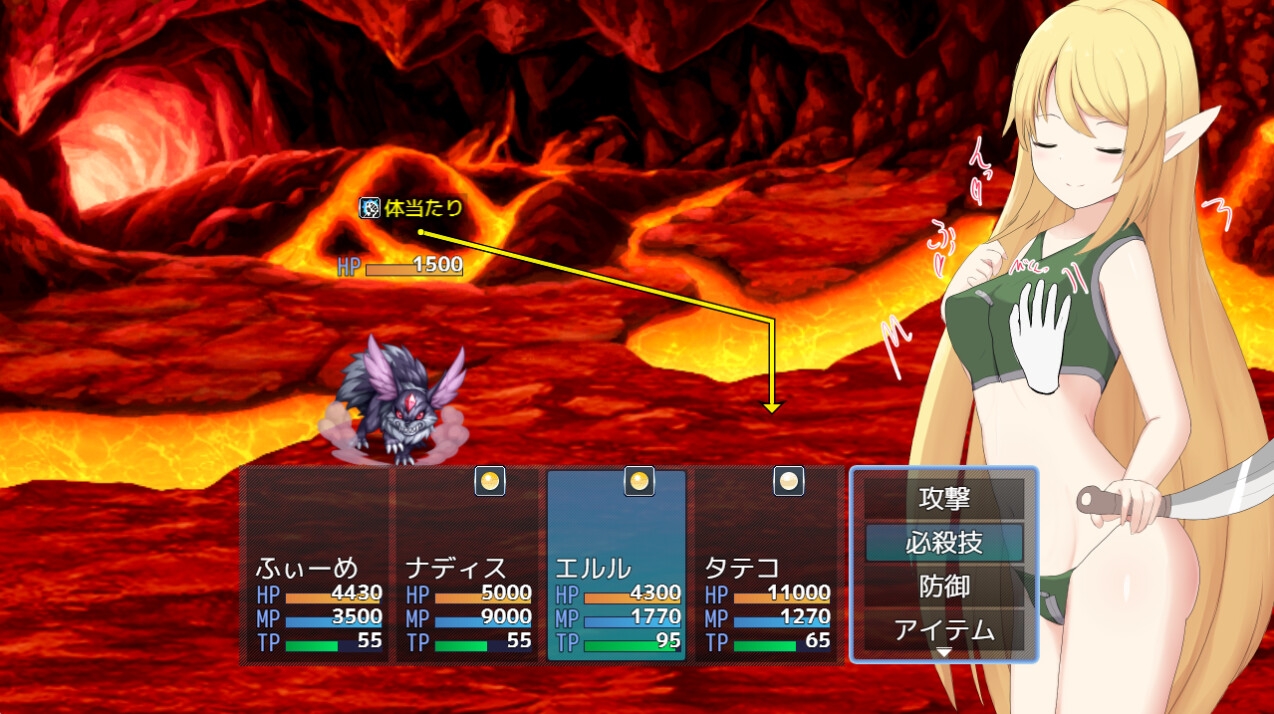
Task: Open the アイテム item command
Action: click(x=944, y=630)
